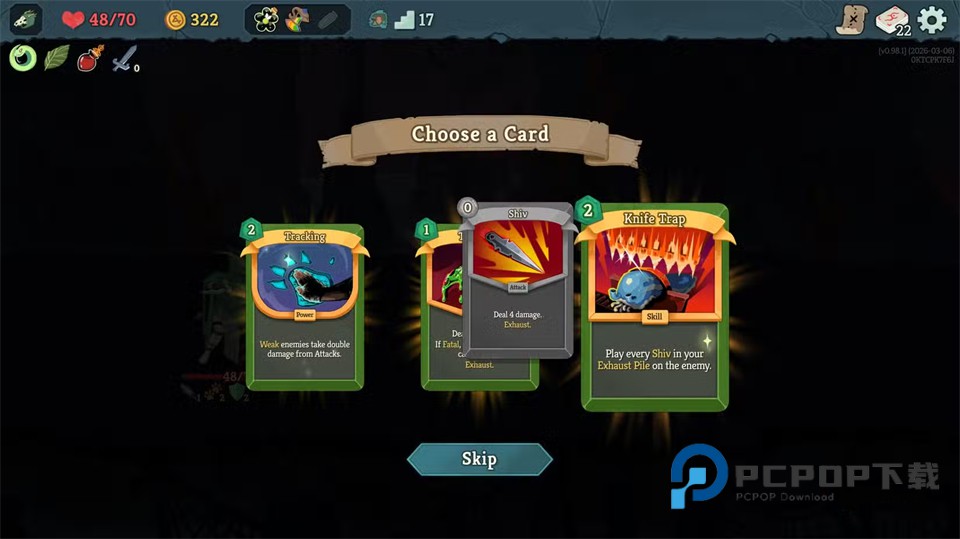Inspect the green snake ring relic

tap(23, 58)
